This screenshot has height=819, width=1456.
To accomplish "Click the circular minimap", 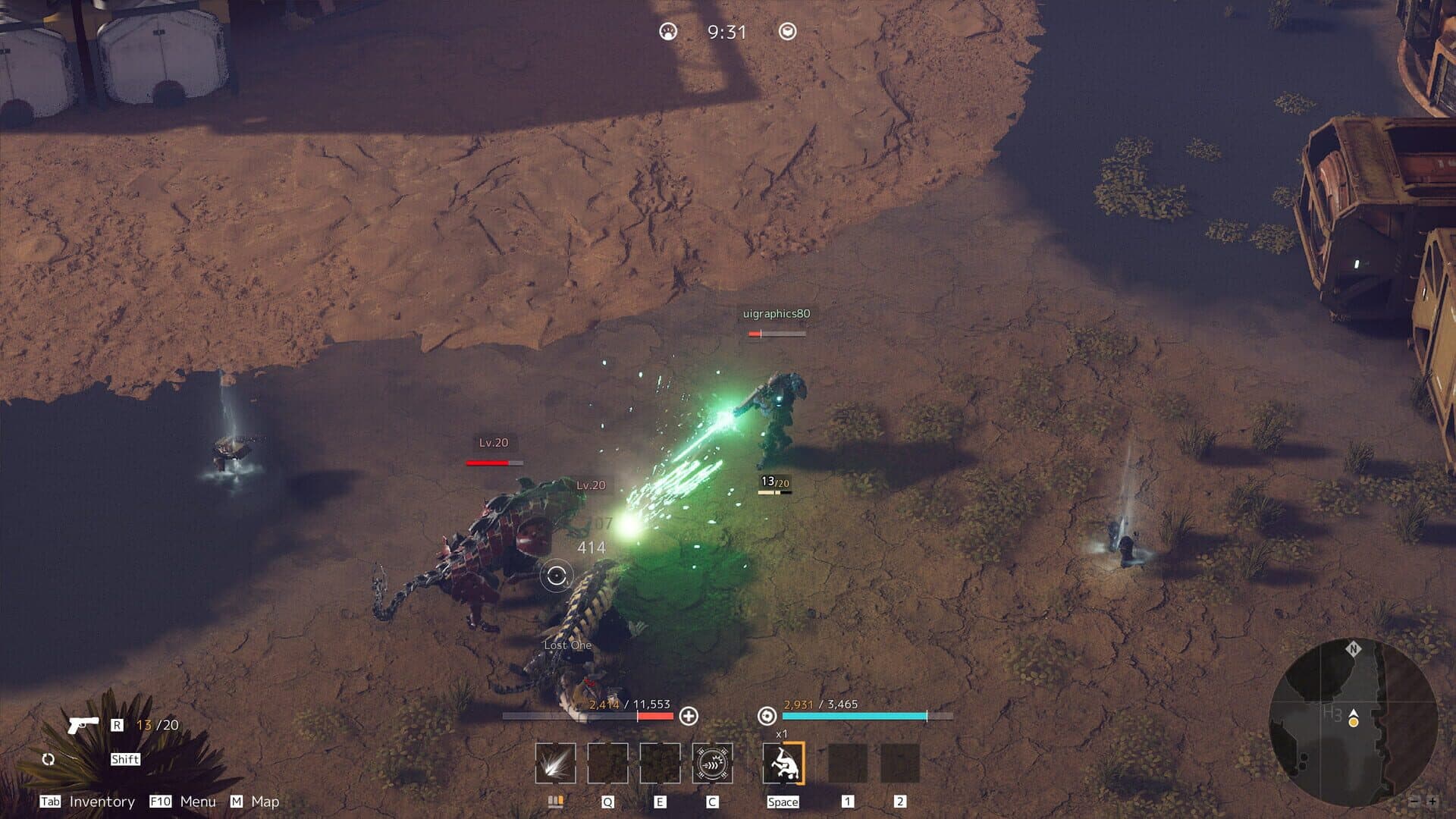I will [1352, 721].
